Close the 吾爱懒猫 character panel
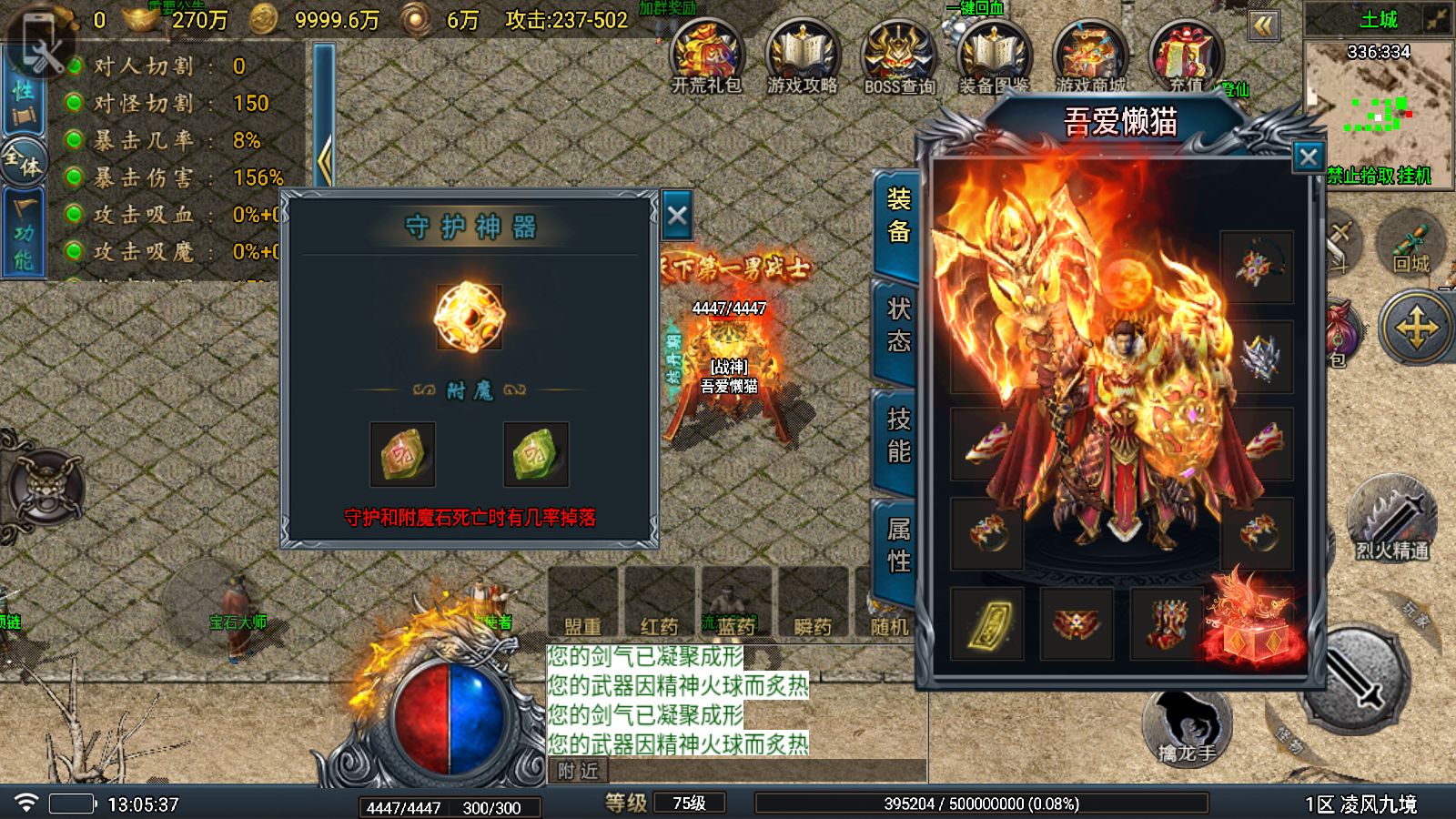Image resolution: width=1456 pixels, height=819 pixels. coord(1308,157)
